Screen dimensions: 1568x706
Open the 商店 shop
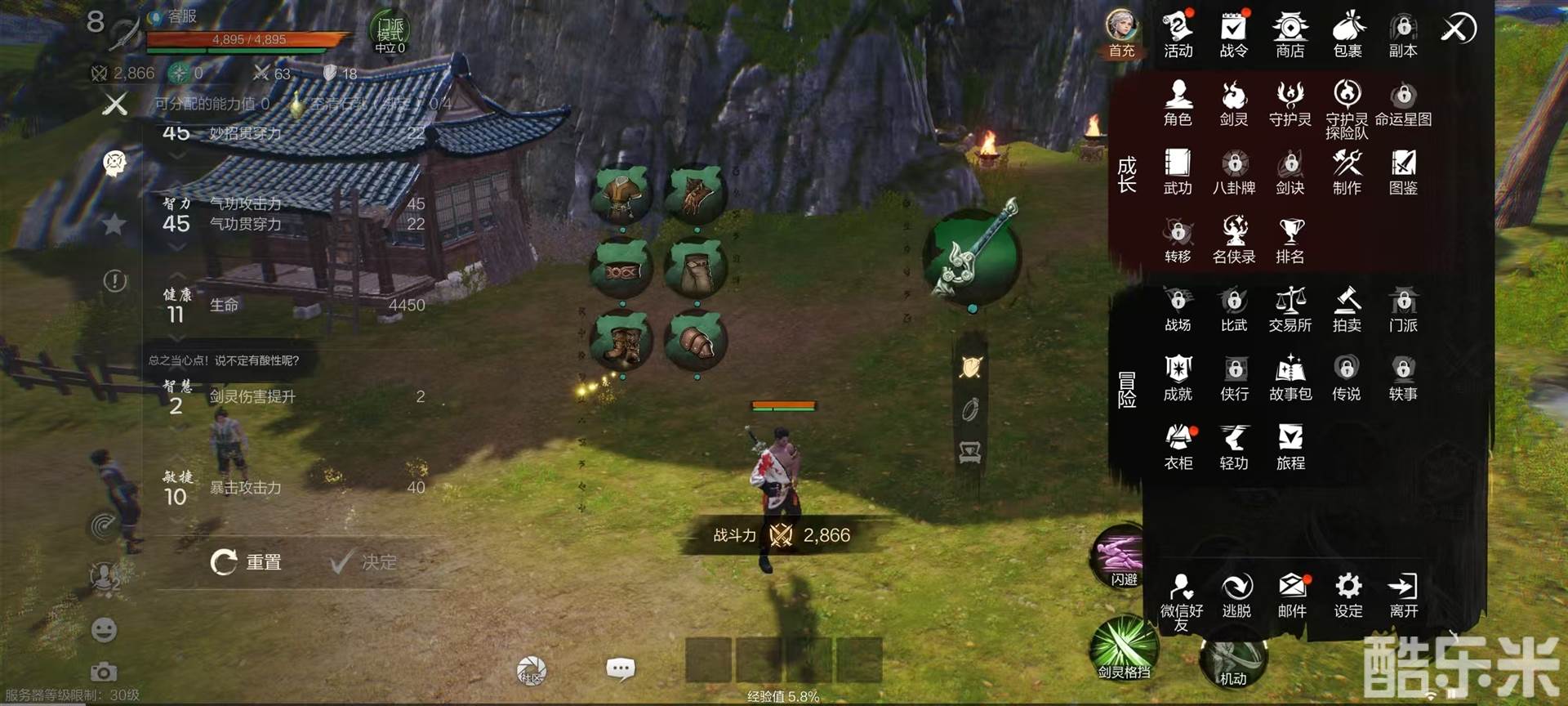pos(1290,34)
